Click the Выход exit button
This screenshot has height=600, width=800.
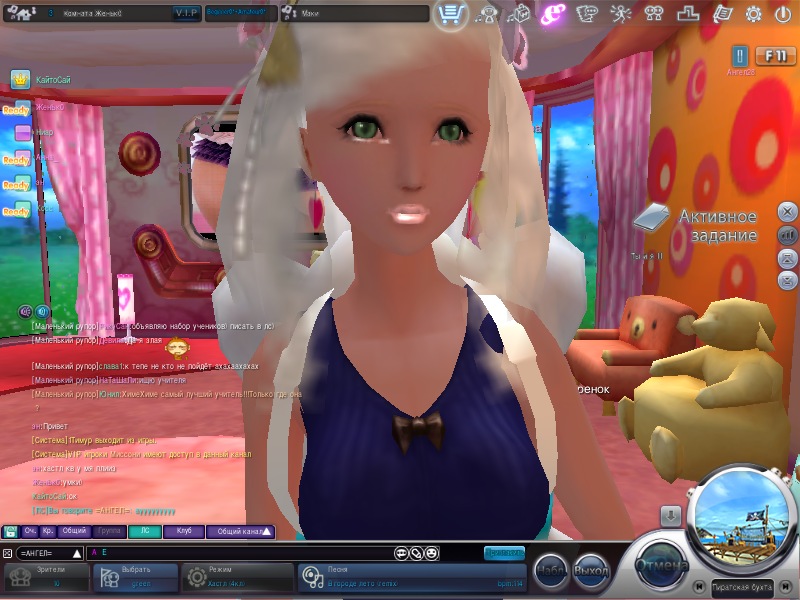592,570
